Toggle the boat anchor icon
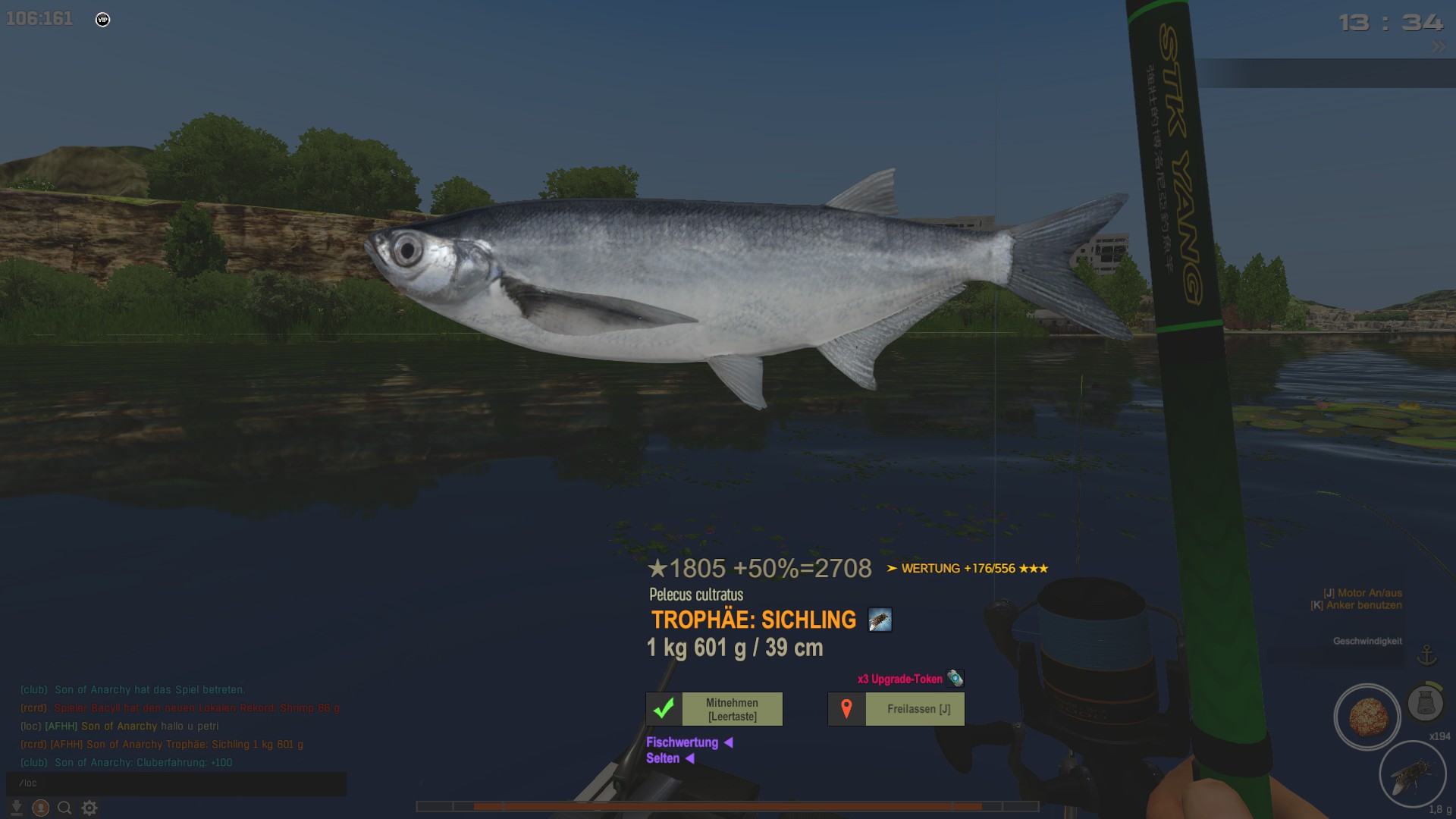1456x819 pixels. point(1427,654)
